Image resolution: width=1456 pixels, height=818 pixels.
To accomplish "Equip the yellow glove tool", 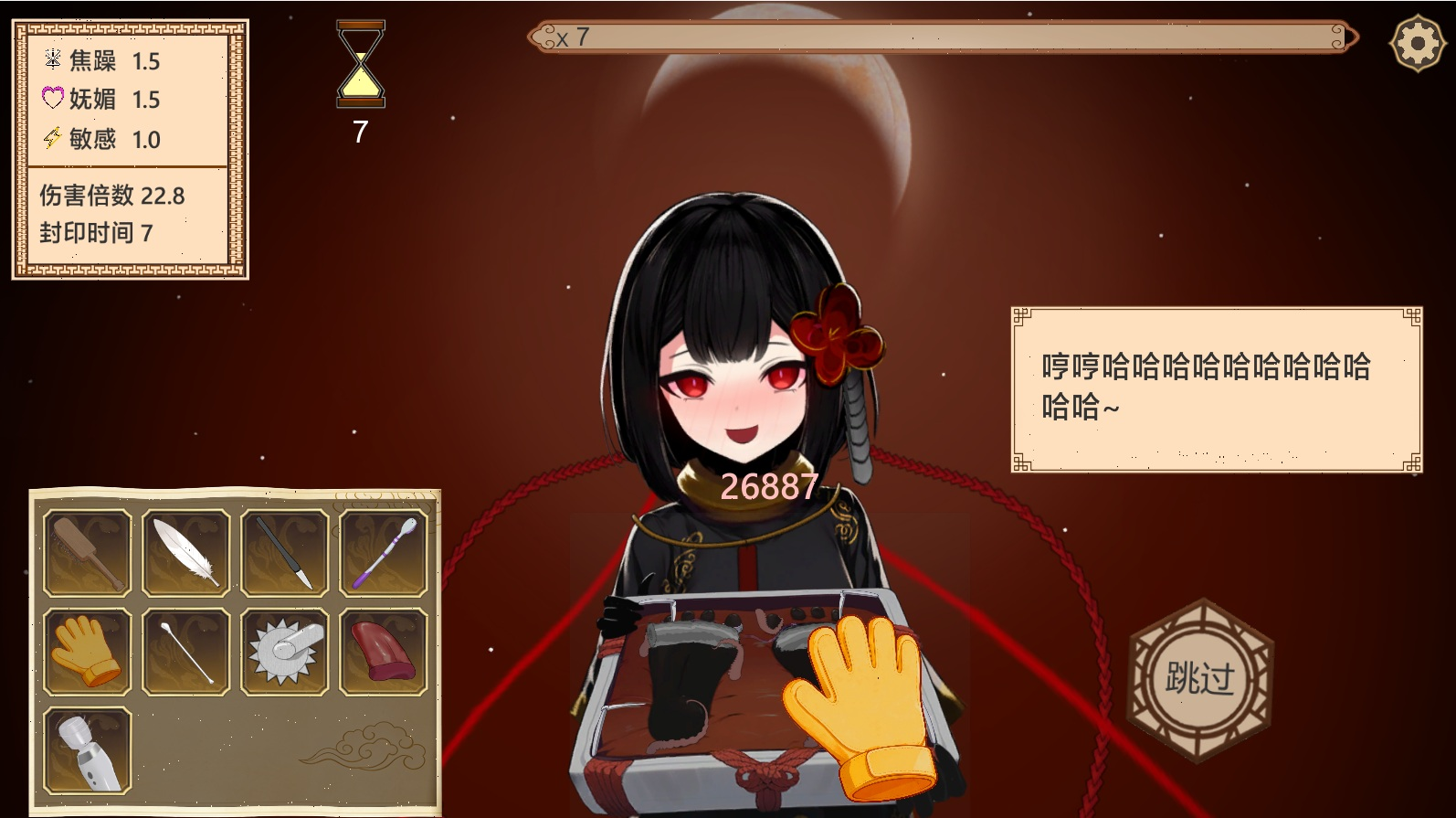I will pos(88,652).
